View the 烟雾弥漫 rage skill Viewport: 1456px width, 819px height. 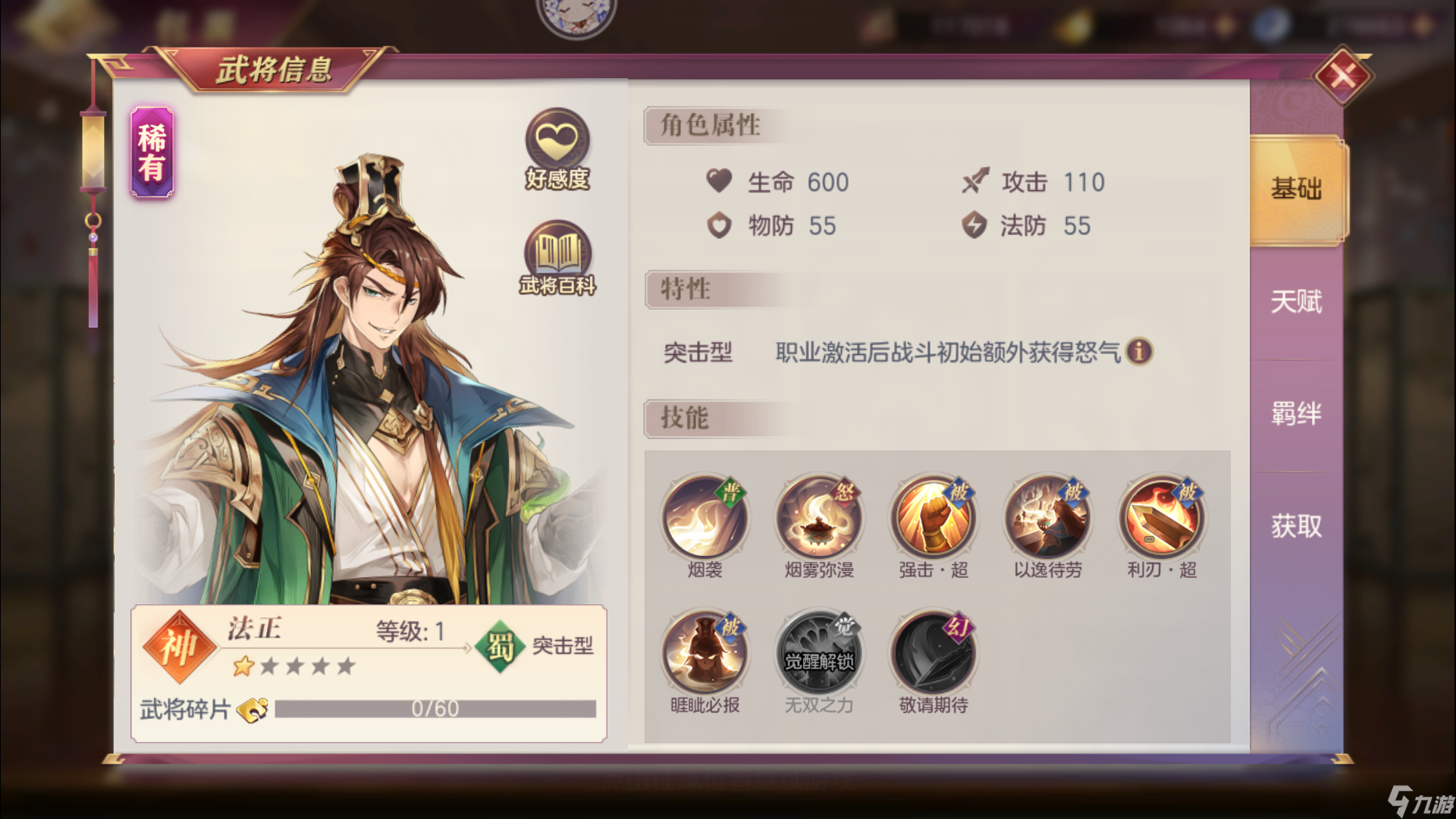pos(819,518)
